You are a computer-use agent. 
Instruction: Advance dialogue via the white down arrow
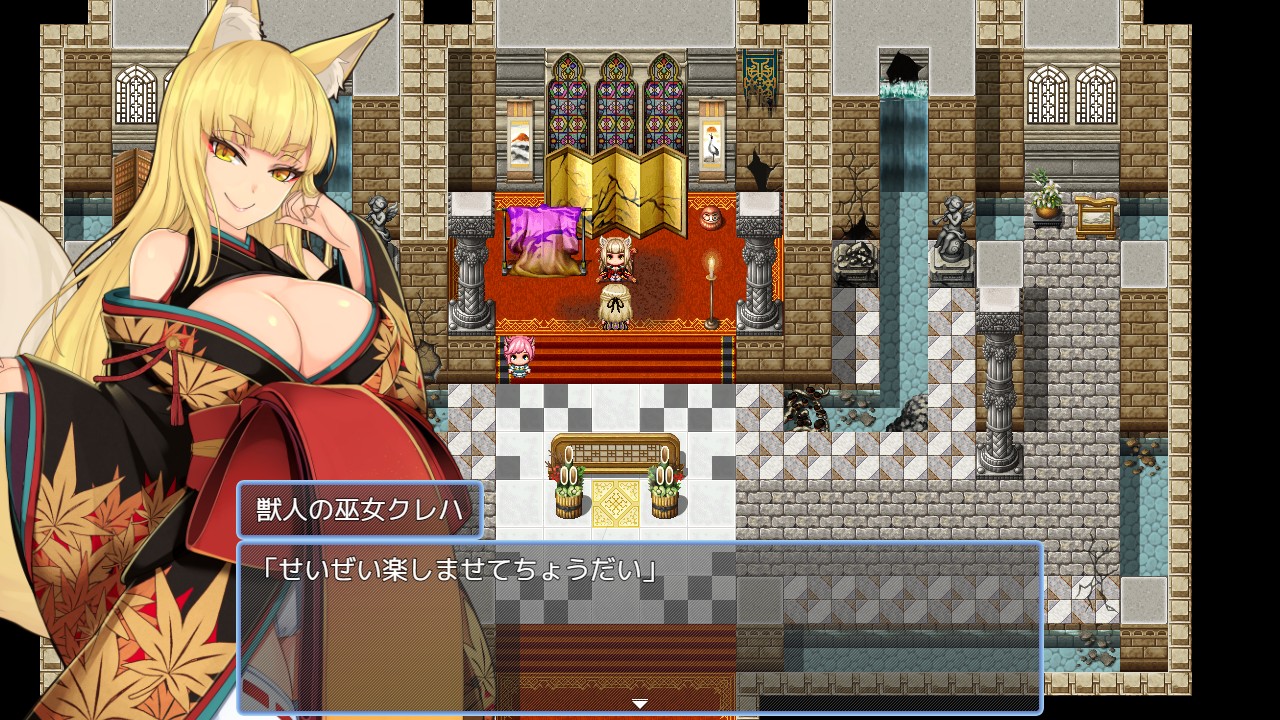click(x=640, y=704)
